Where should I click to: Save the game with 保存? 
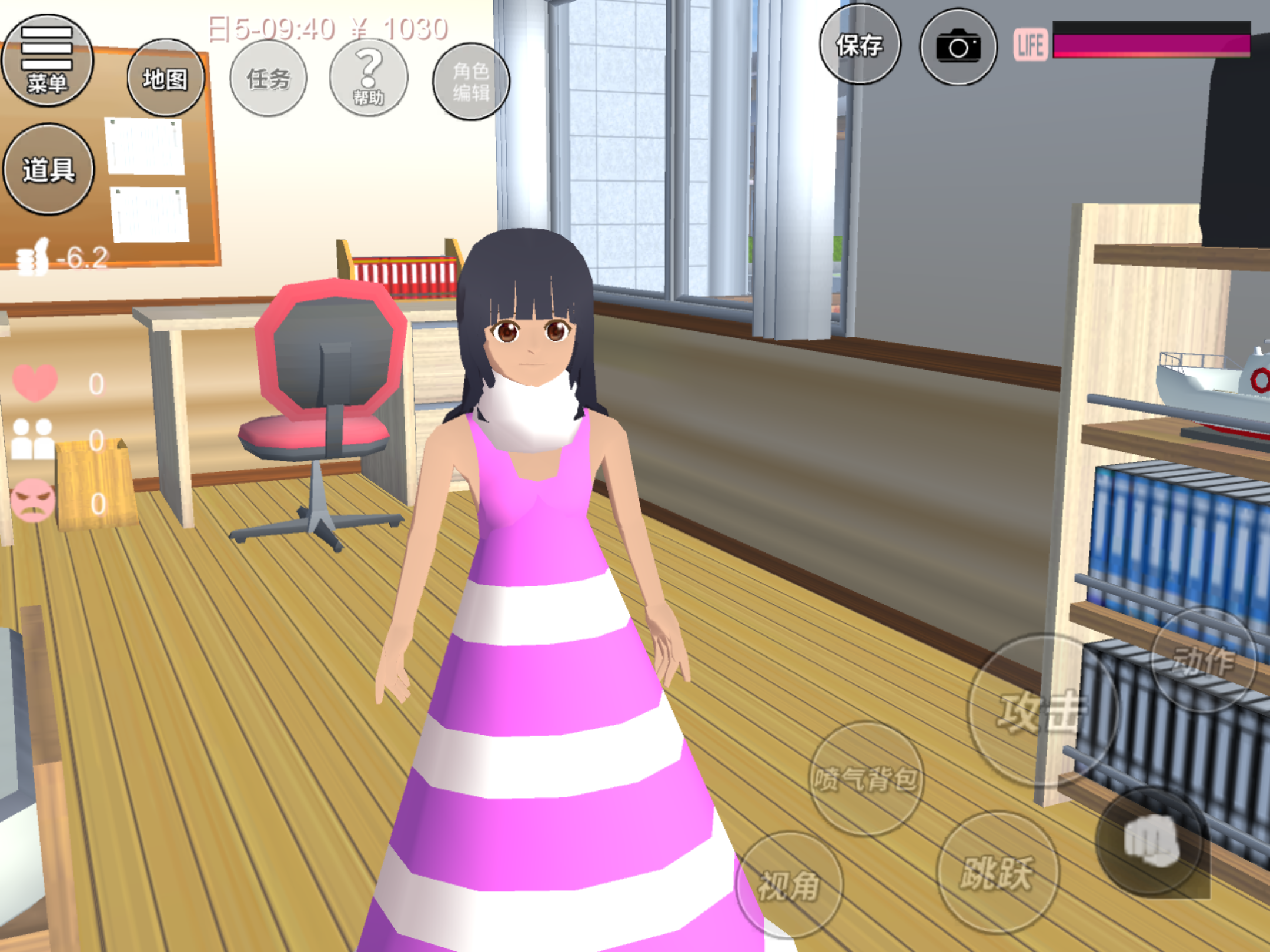860,45
